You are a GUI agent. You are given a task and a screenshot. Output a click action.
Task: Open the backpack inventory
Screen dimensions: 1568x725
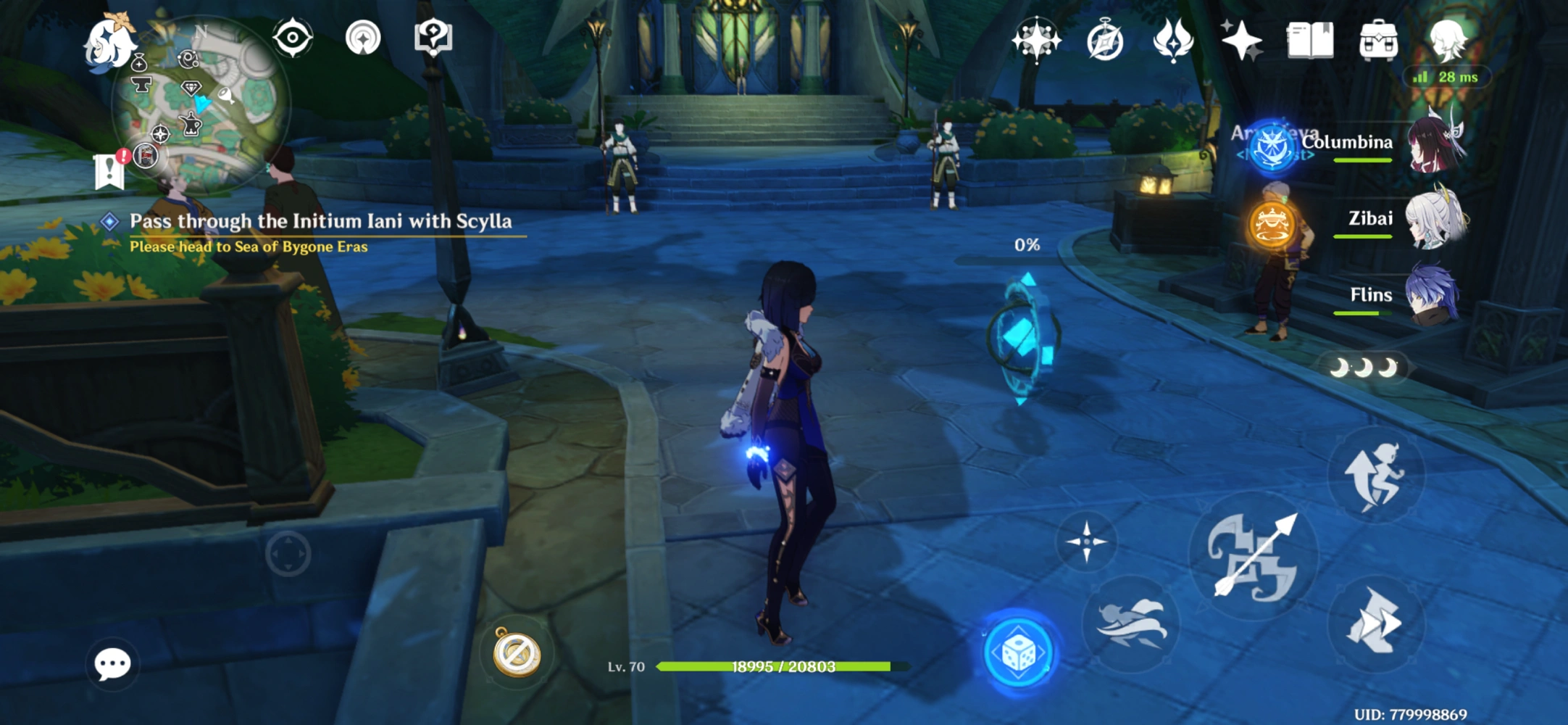coord(1378,40)
